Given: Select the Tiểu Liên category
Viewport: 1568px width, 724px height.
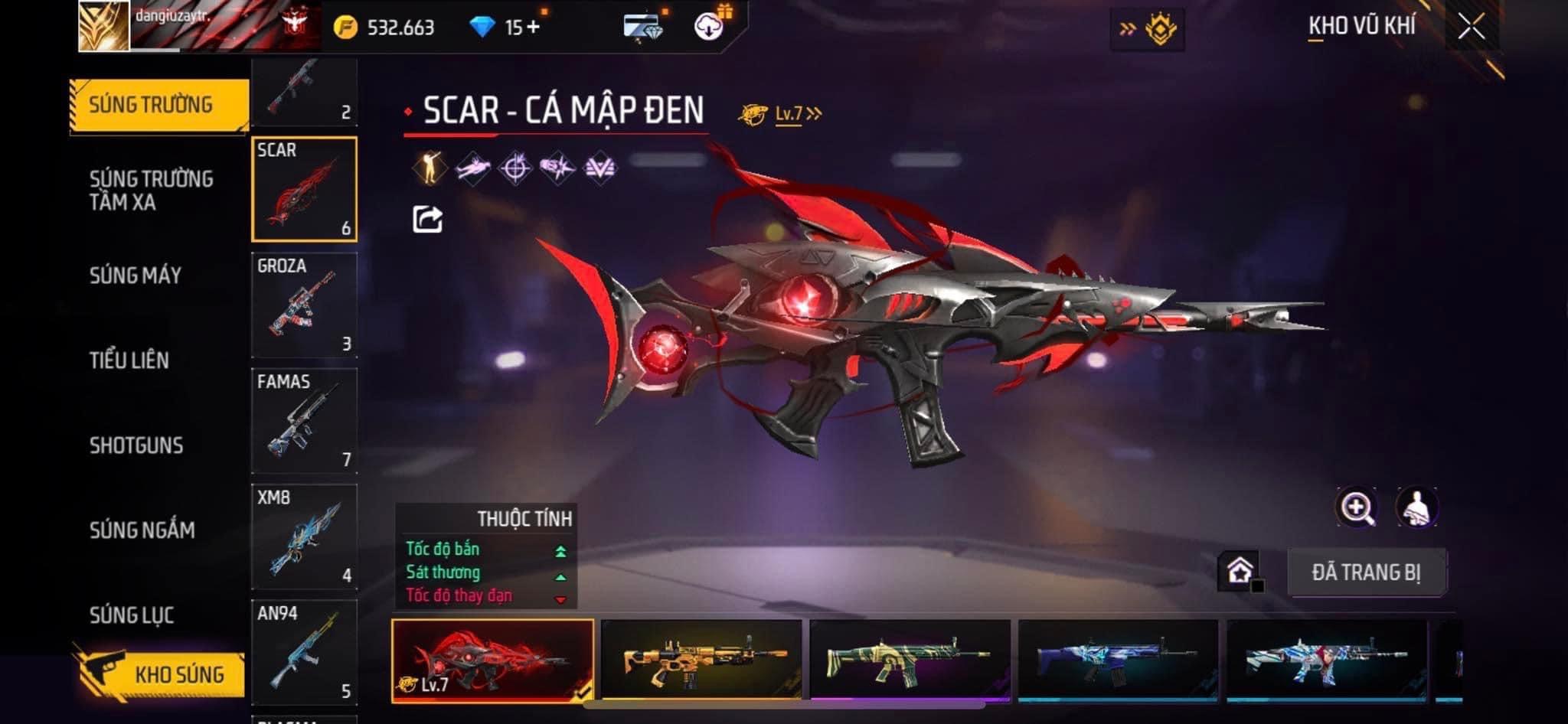Looking at the screenshot, I should tap(129, 360).
